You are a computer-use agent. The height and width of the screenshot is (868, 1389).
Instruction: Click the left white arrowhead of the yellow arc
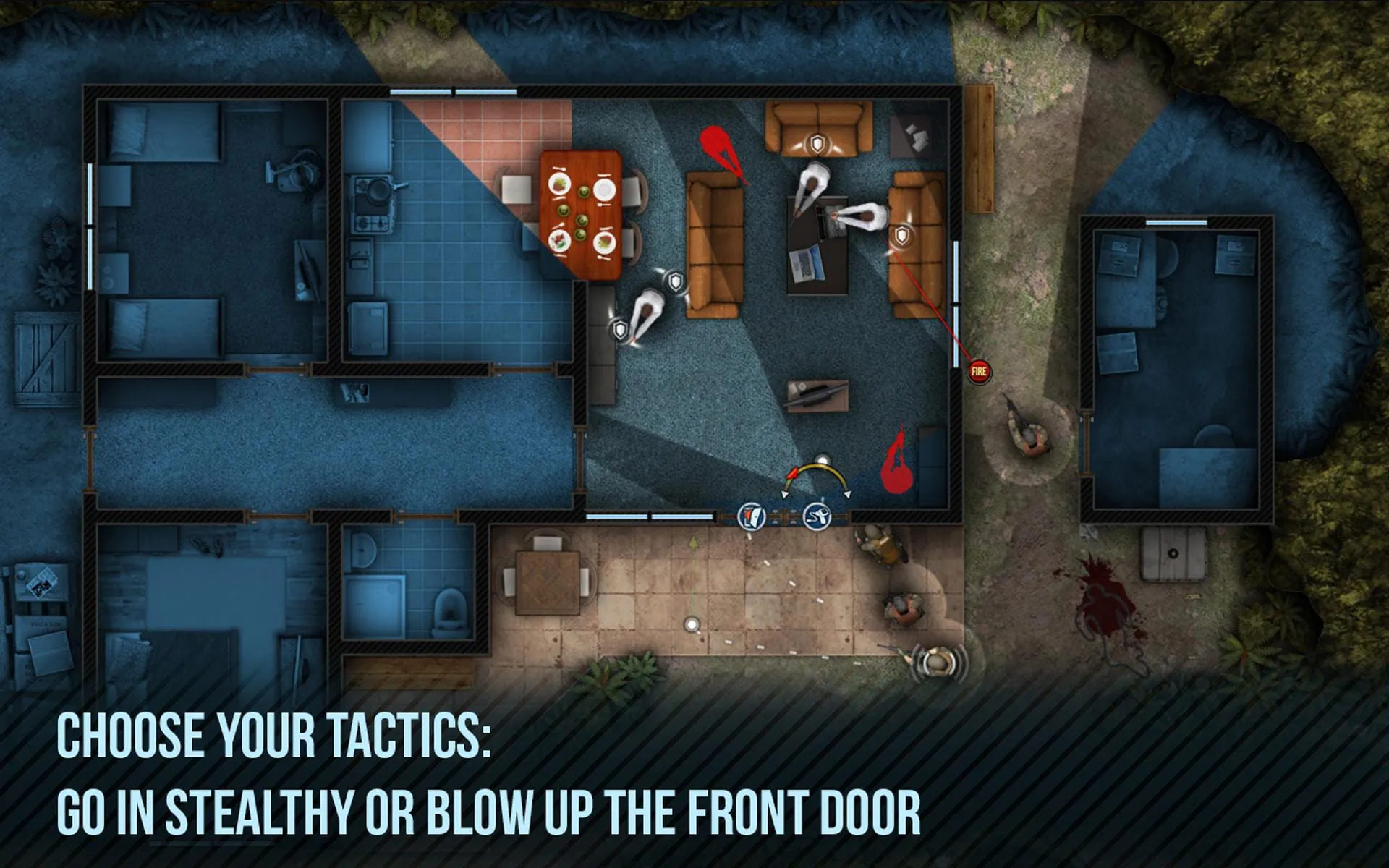(785, 494)
